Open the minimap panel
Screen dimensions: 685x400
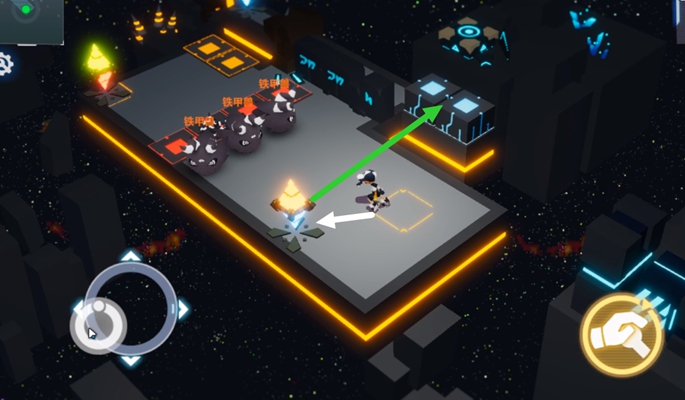[x=31, y=20]
